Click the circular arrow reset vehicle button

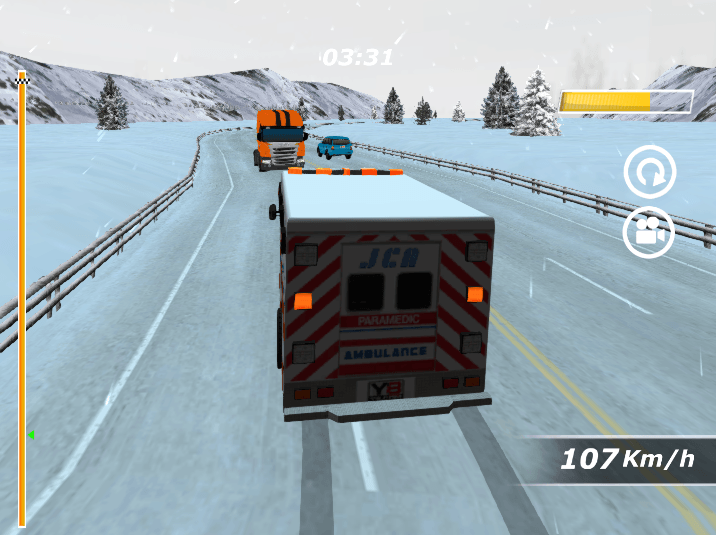(x=649, y=172)
